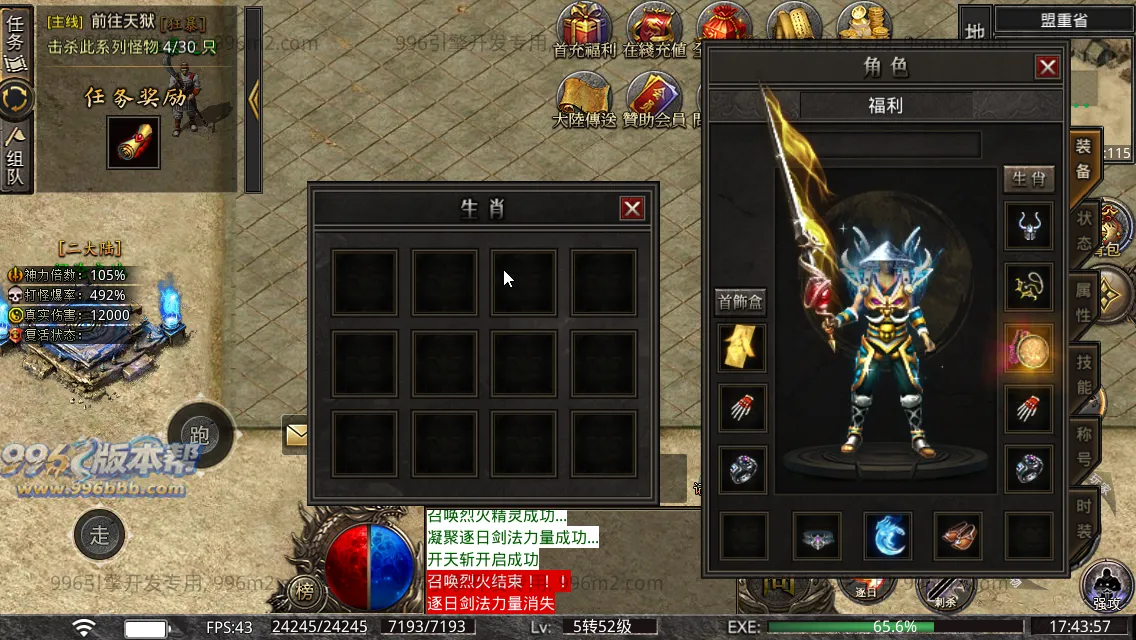The width and height of the screenshot is (1136, 640).
Task: Close the 角色 character panel
Action: coord(1047,67)
